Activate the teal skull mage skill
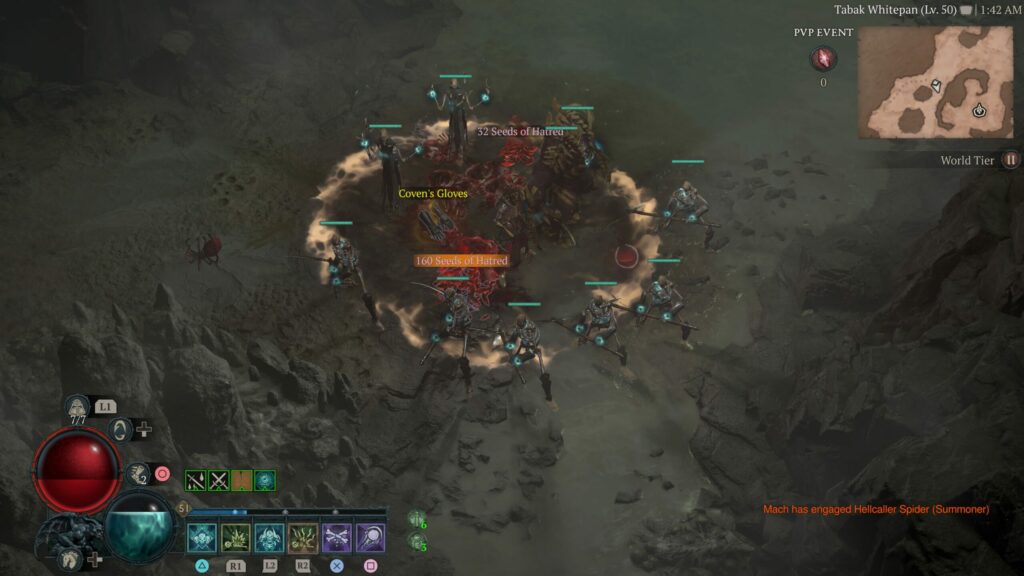The width and height of the screenshot is (1024, 576). (x=202, y=538)
